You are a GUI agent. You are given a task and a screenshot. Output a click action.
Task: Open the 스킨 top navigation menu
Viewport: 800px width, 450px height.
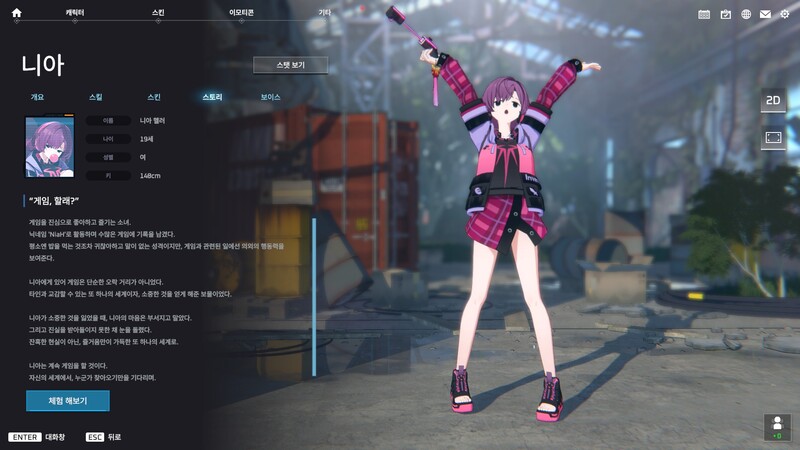click(158, 12)
